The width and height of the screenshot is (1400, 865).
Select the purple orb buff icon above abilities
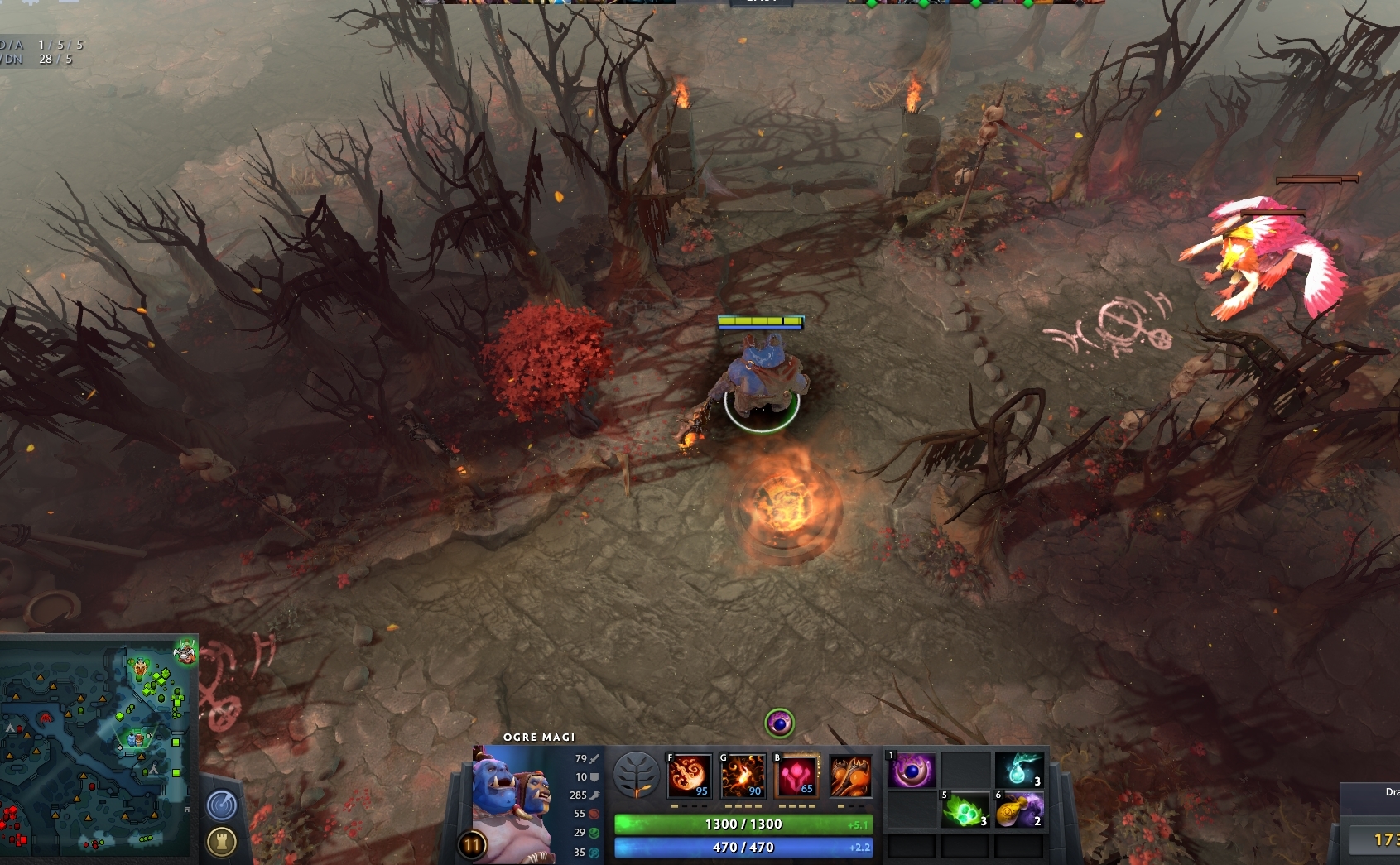(x=779, y=723)
